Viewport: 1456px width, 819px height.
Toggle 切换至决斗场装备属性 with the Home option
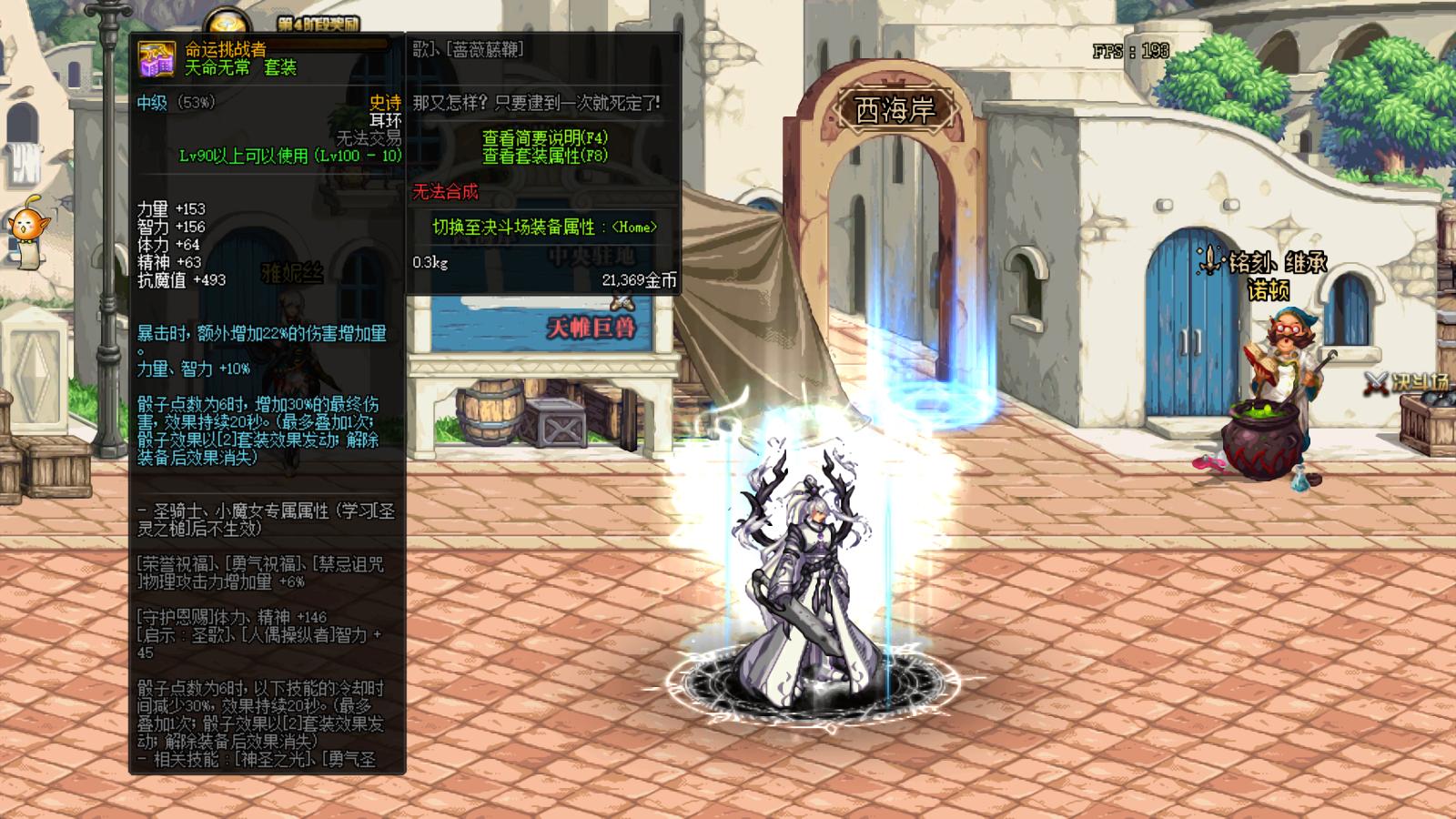tap(543, 224)
